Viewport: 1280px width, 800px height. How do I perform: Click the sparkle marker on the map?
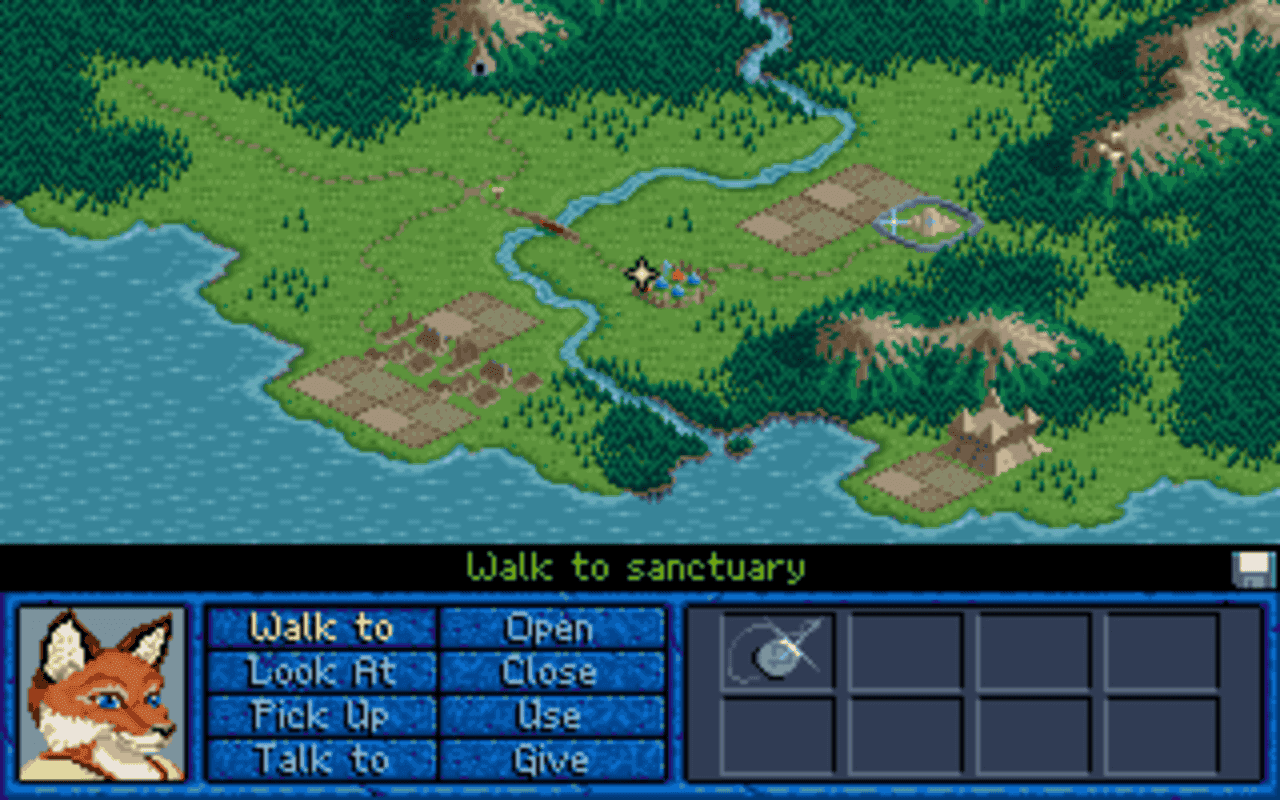pyautogui.click(x=640, y=271)
